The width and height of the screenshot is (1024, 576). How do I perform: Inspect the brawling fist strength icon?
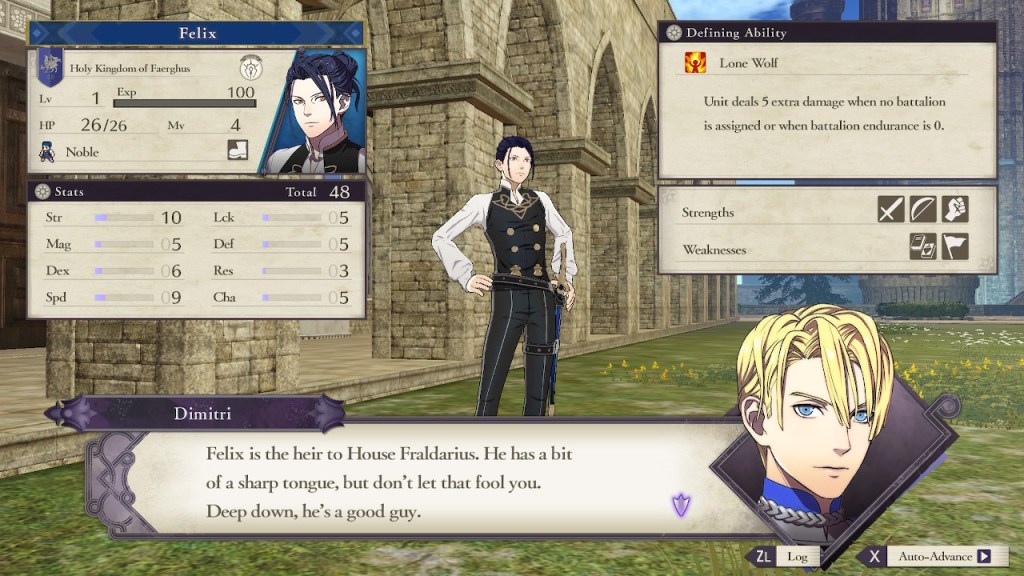click(x=955, y=210)
